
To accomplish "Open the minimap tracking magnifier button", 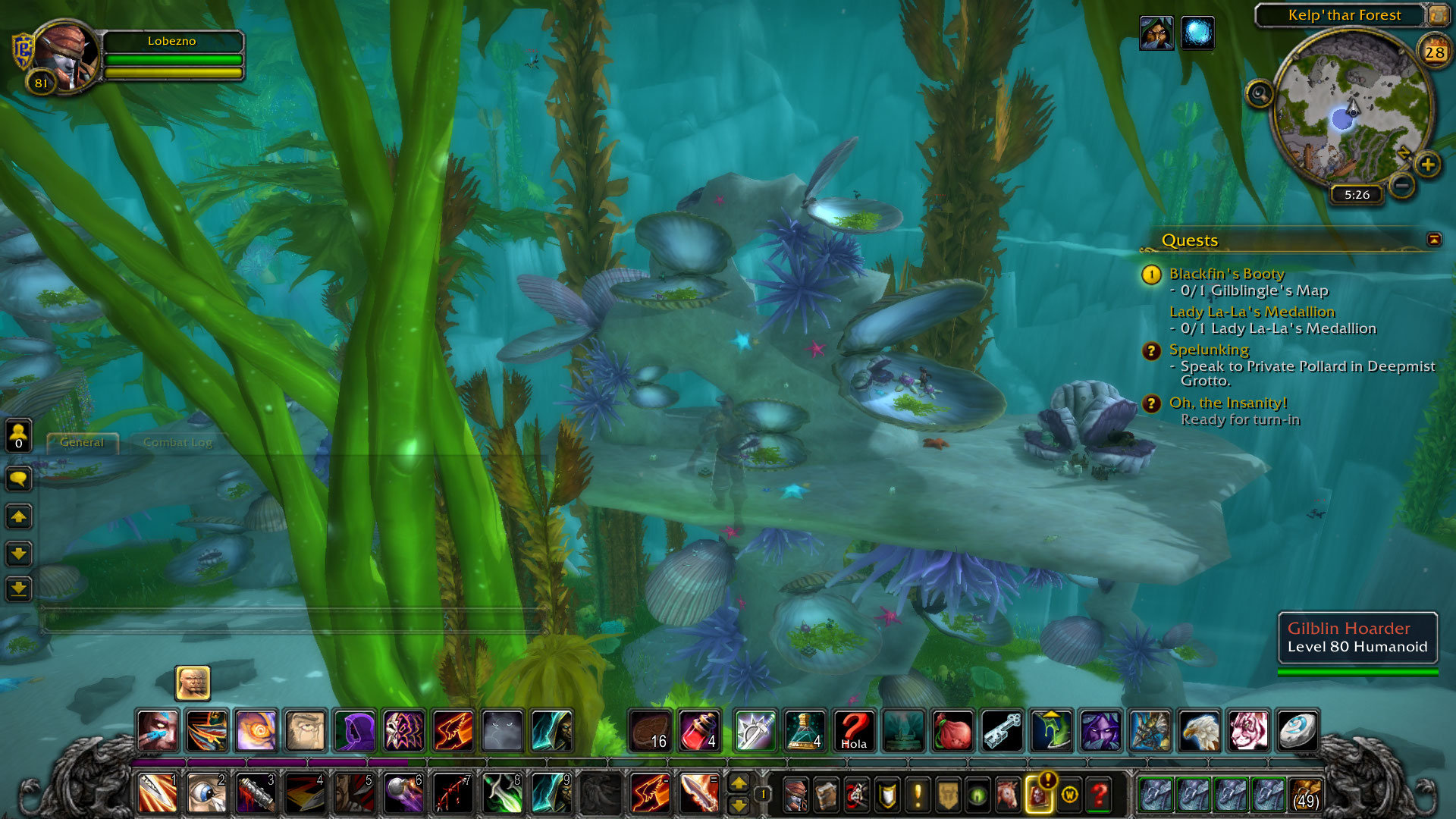I will point(1260,95).
